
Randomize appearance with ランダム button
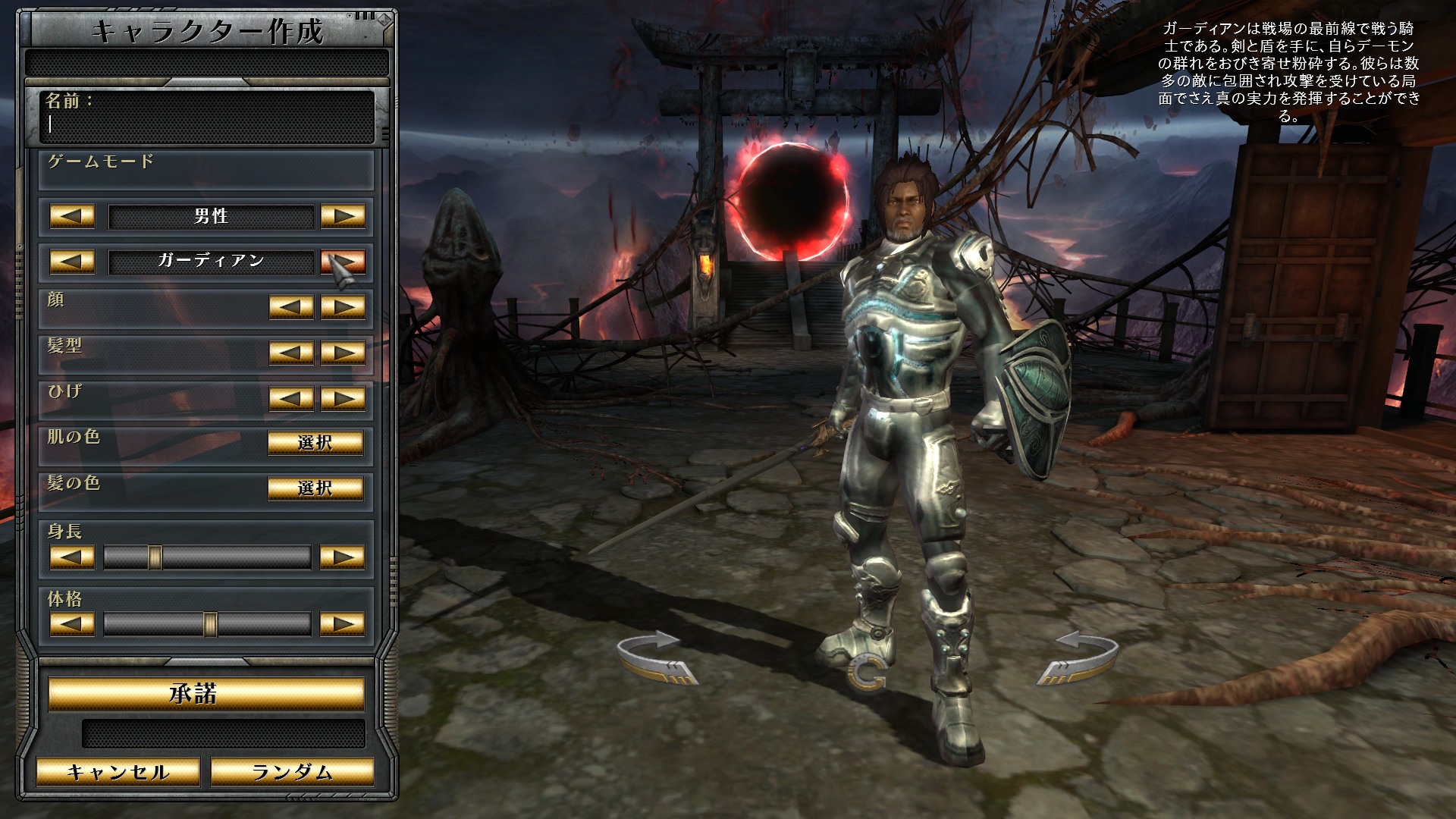pos(292,772)
